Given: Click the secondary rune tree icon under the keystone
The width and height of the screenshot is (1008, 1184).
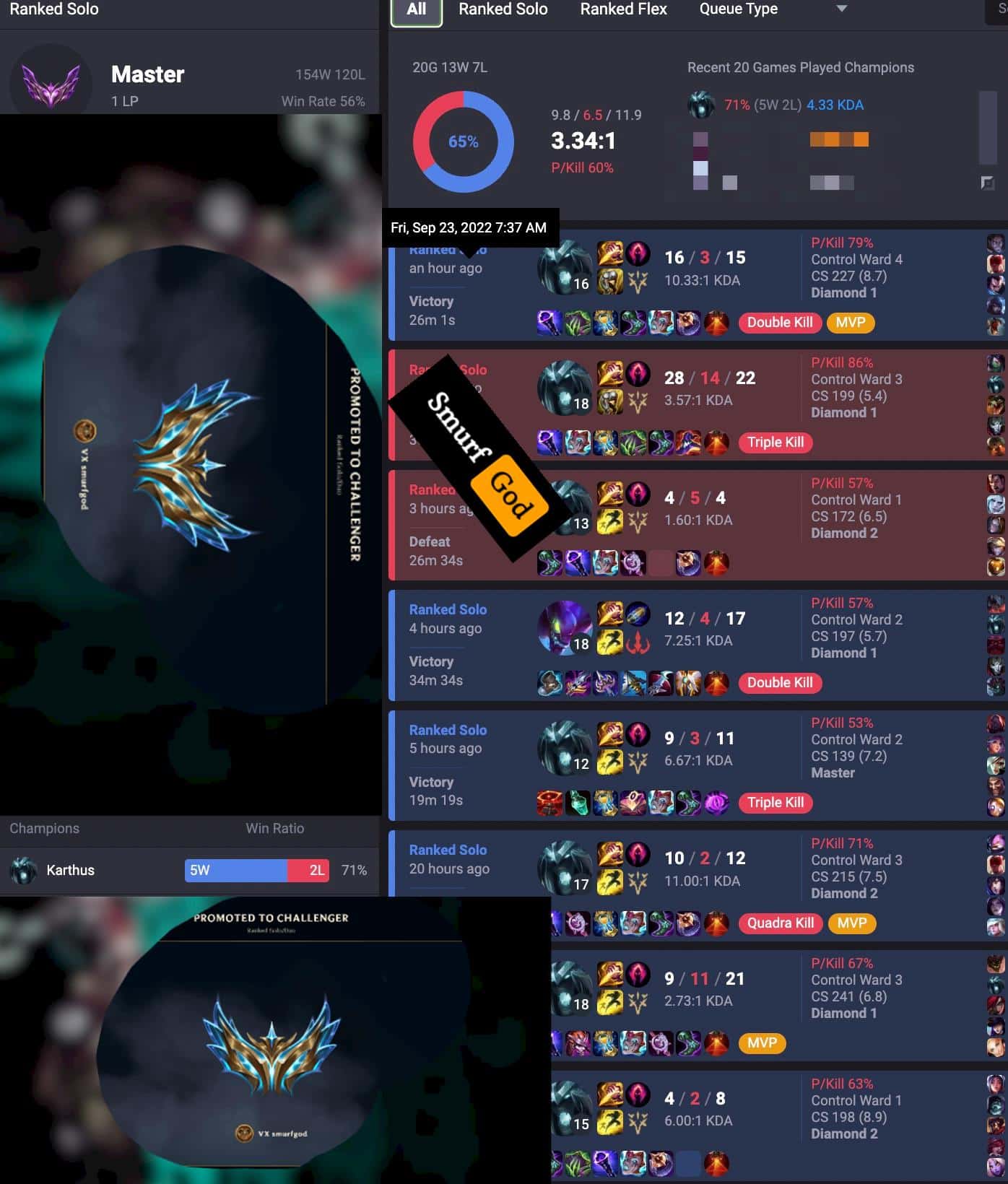Looking at the screenshot, I should pos(638,283).
